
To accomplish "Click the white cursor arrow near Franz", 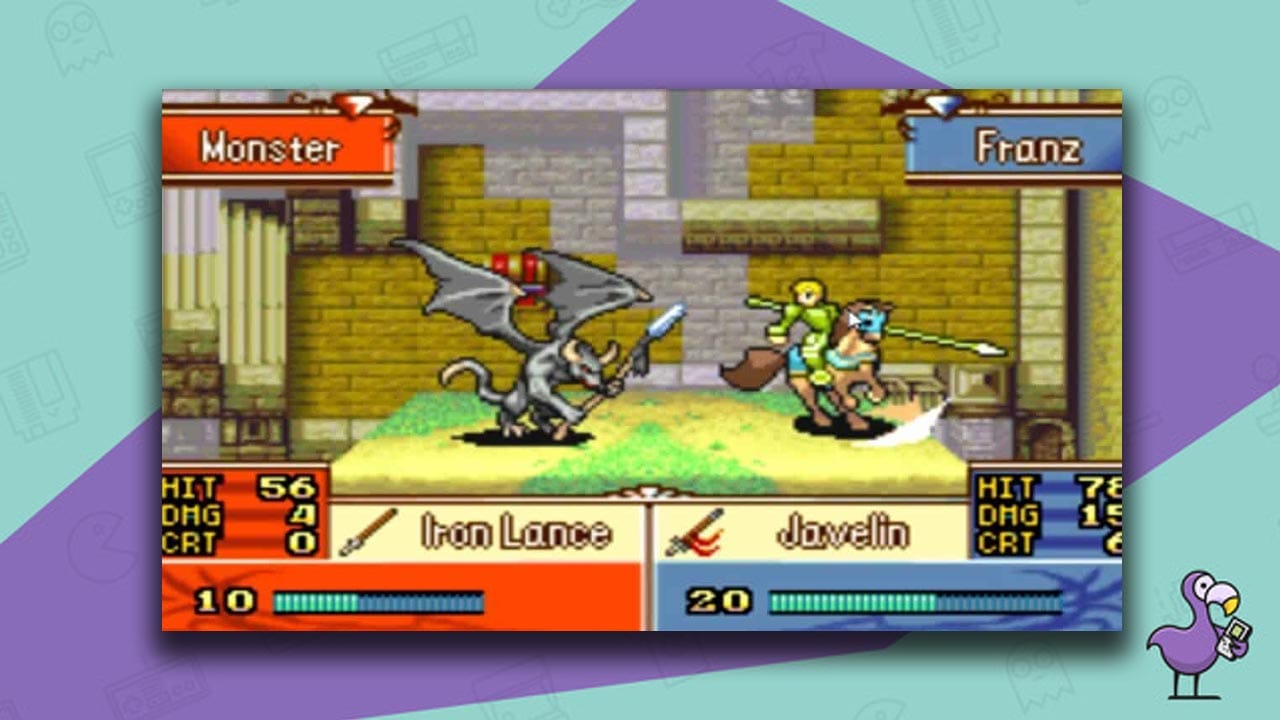I will pyautogui.click(x=852, y=318).
